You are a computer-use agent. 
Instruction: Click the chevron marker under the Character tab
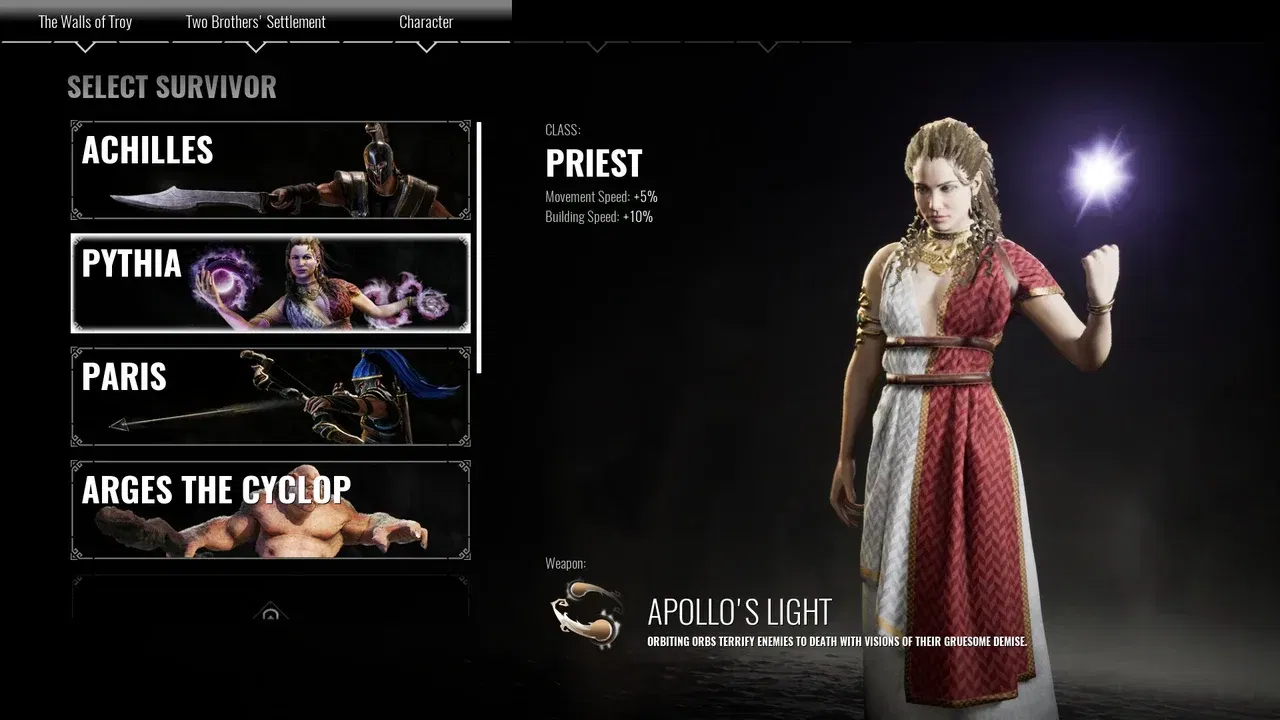click(x=426, y=44)
